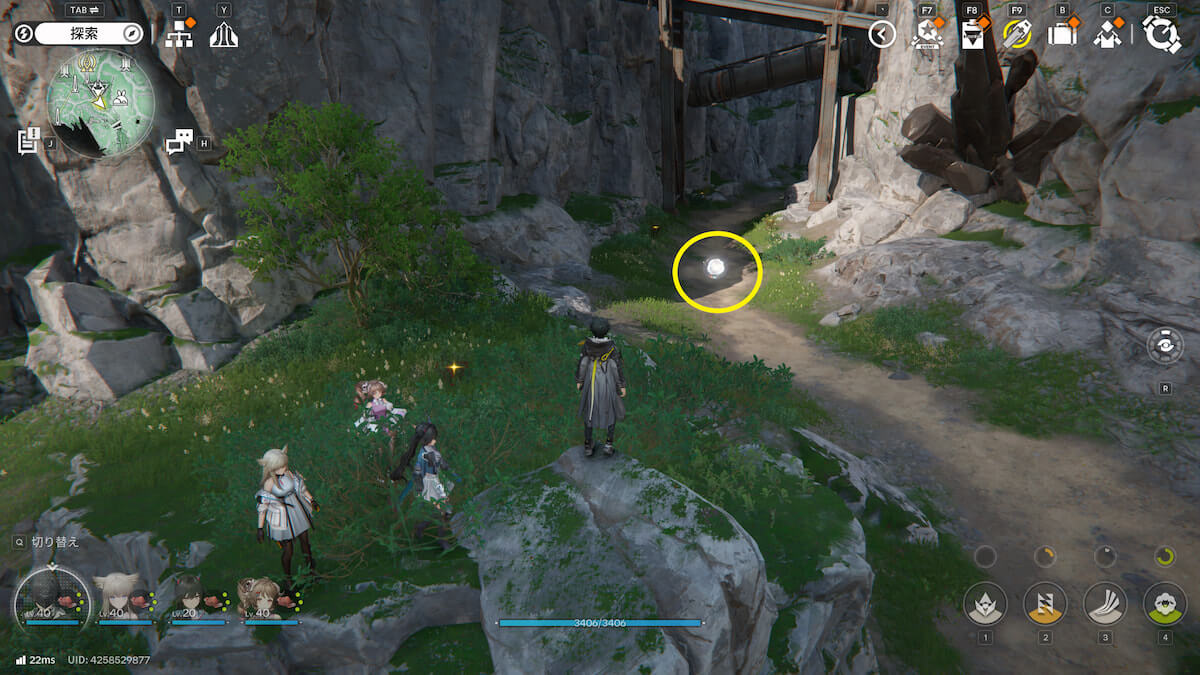Open the hierarchy tree chart icon

(179, 34)
